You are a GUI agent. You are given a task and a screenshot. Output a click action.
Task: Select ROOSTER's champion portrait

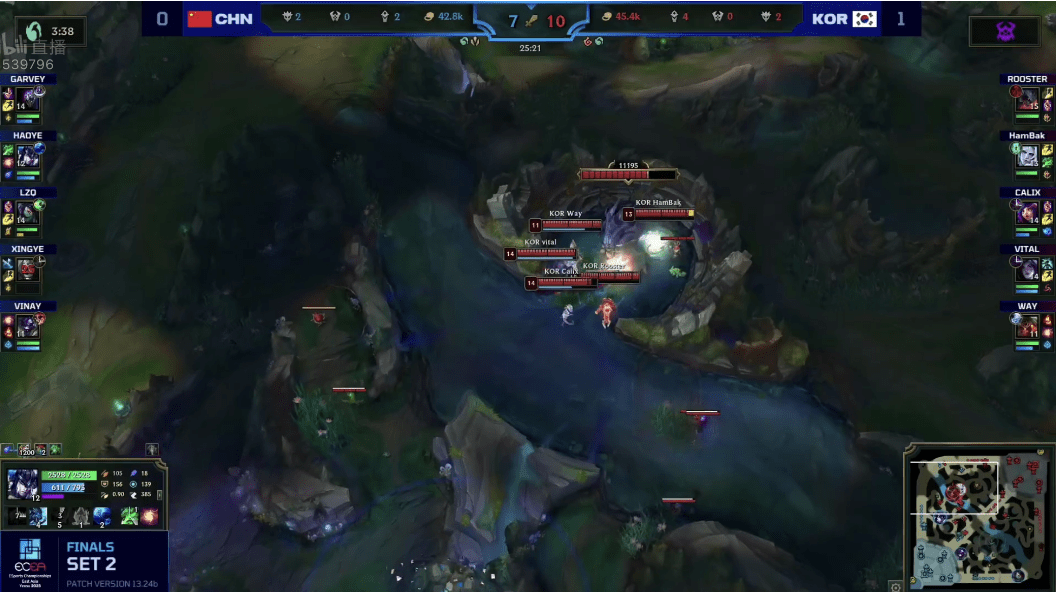tap(1027, 99)
